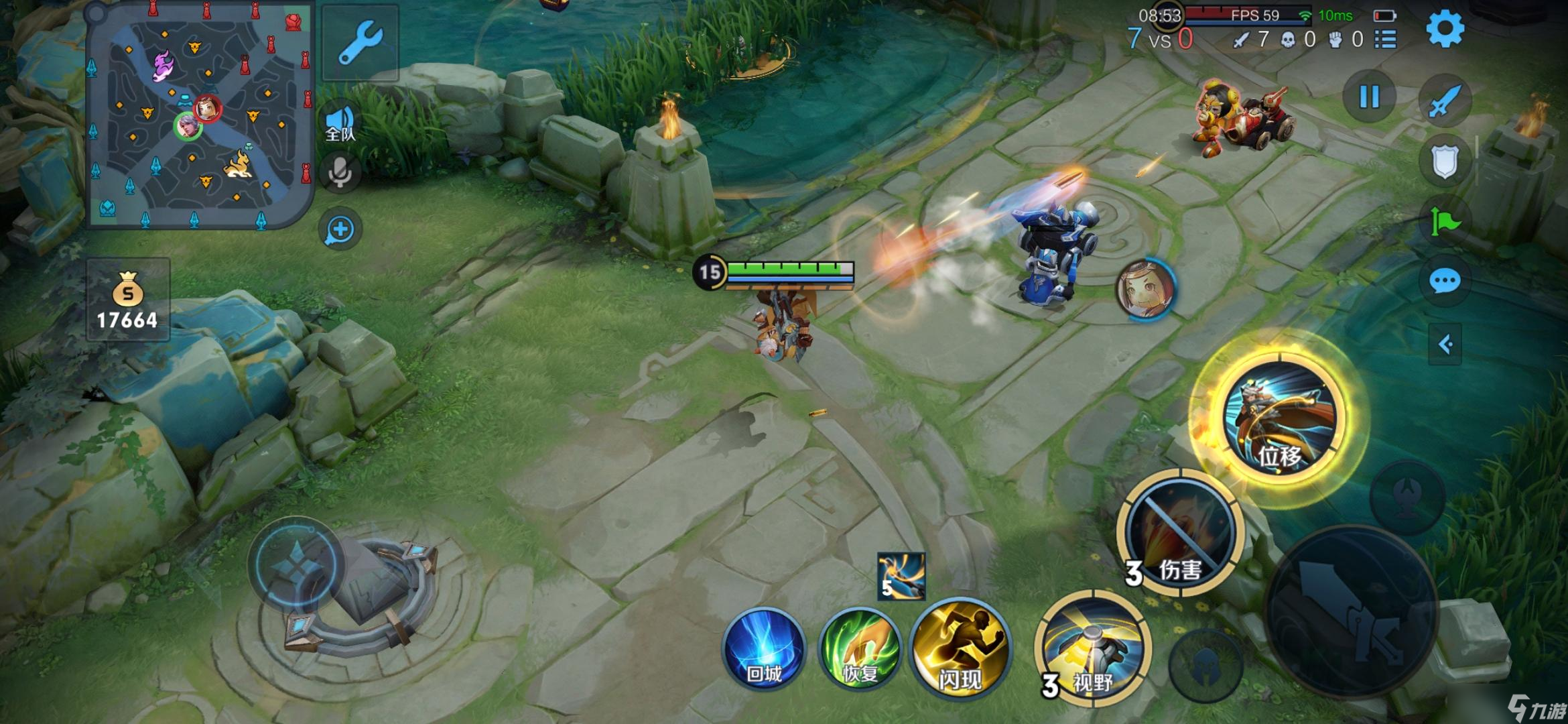Image resolution: width=1568 pixels, height=724 pixels.
Task: Tap the green flag gather signal
Action: coord(1445,221)
